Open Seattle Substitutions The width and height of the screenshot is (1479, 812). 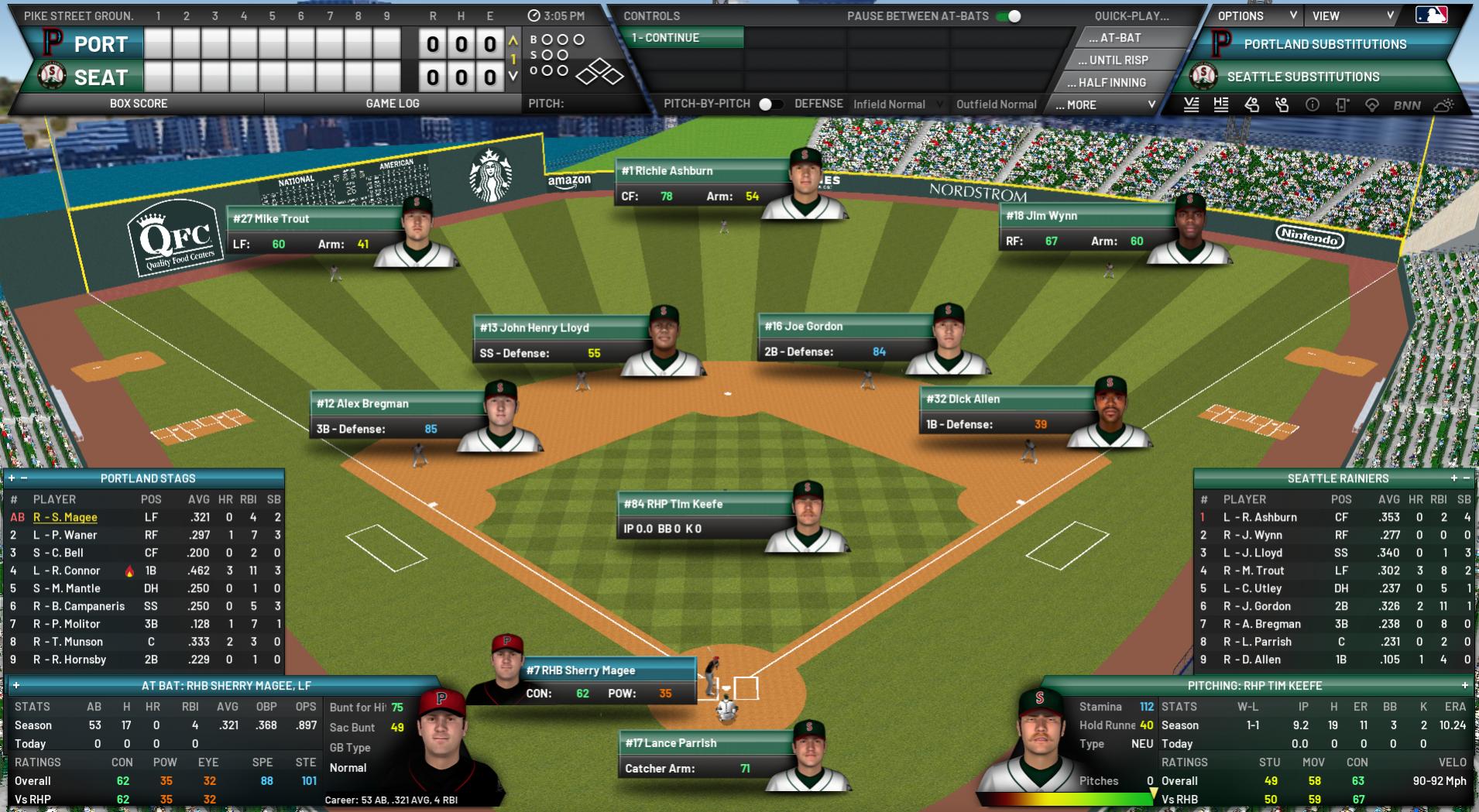[x=1302, y=77]
